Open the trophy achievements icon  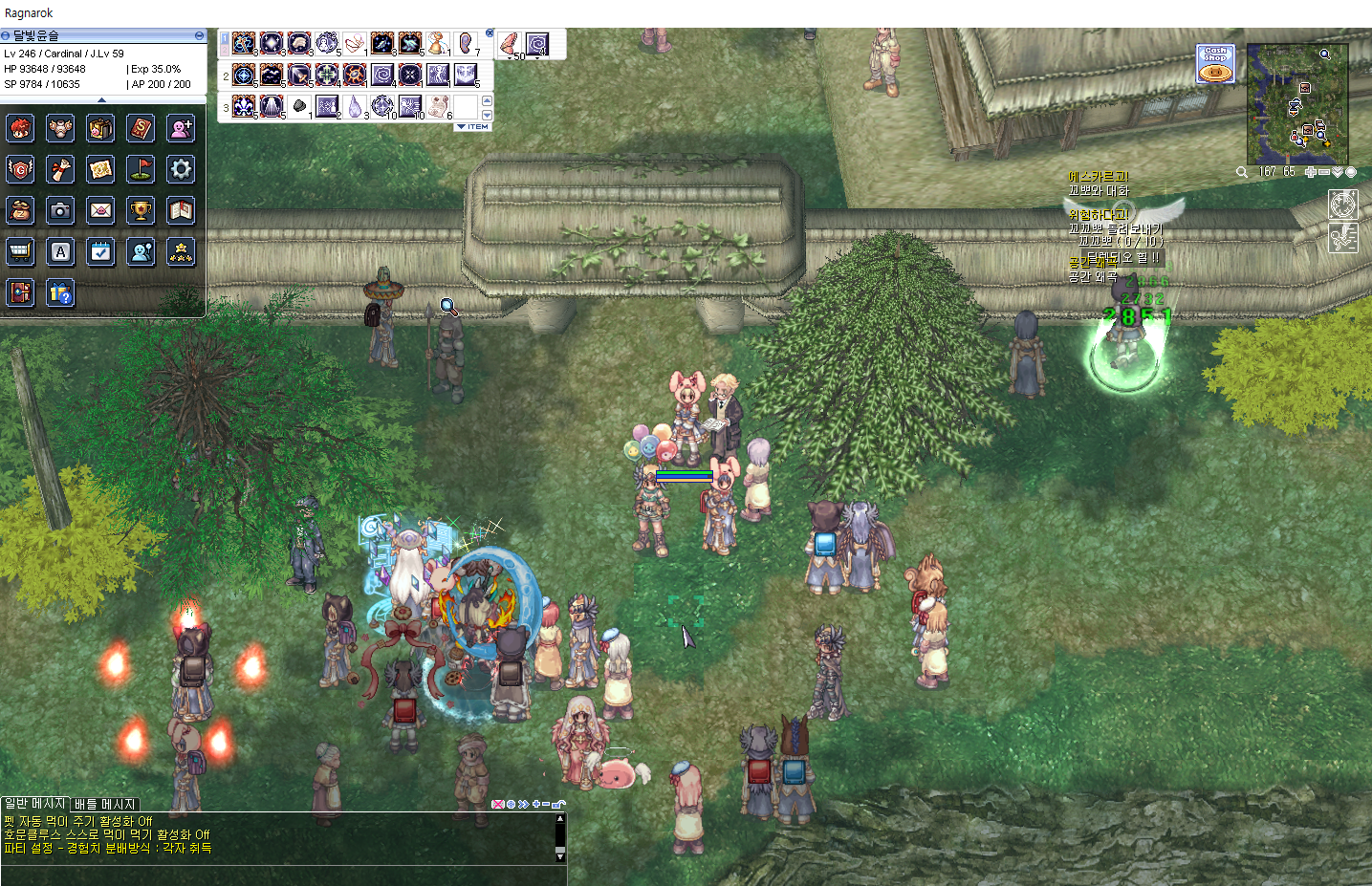(141, 210)
